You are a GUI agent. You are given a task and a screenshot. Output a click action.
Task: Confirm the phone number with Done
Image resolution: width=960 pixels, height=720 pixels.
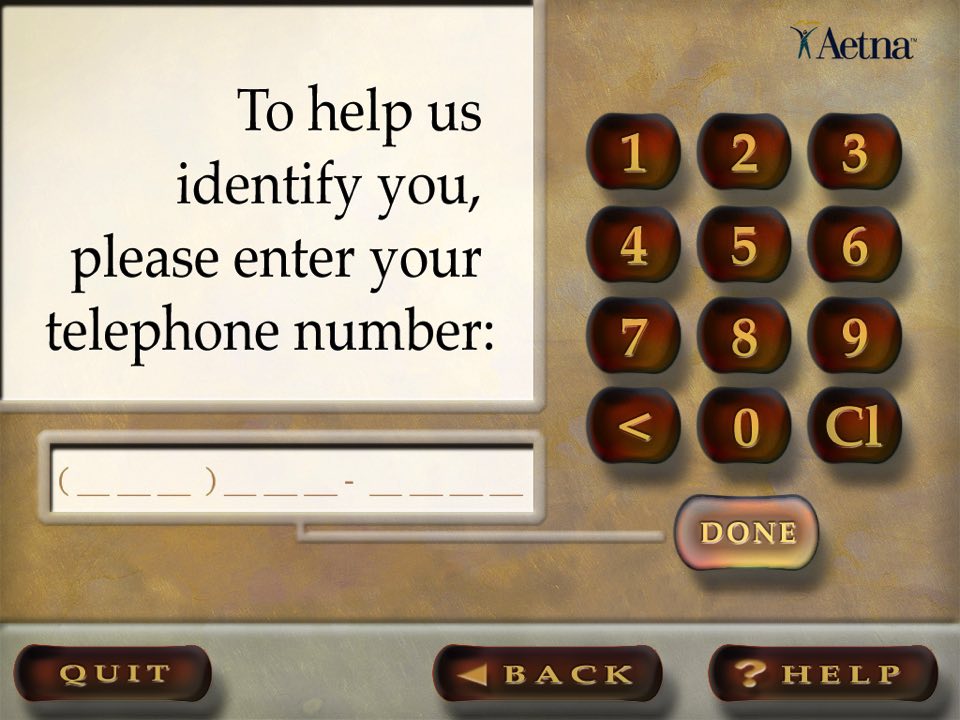pos(747,532)
